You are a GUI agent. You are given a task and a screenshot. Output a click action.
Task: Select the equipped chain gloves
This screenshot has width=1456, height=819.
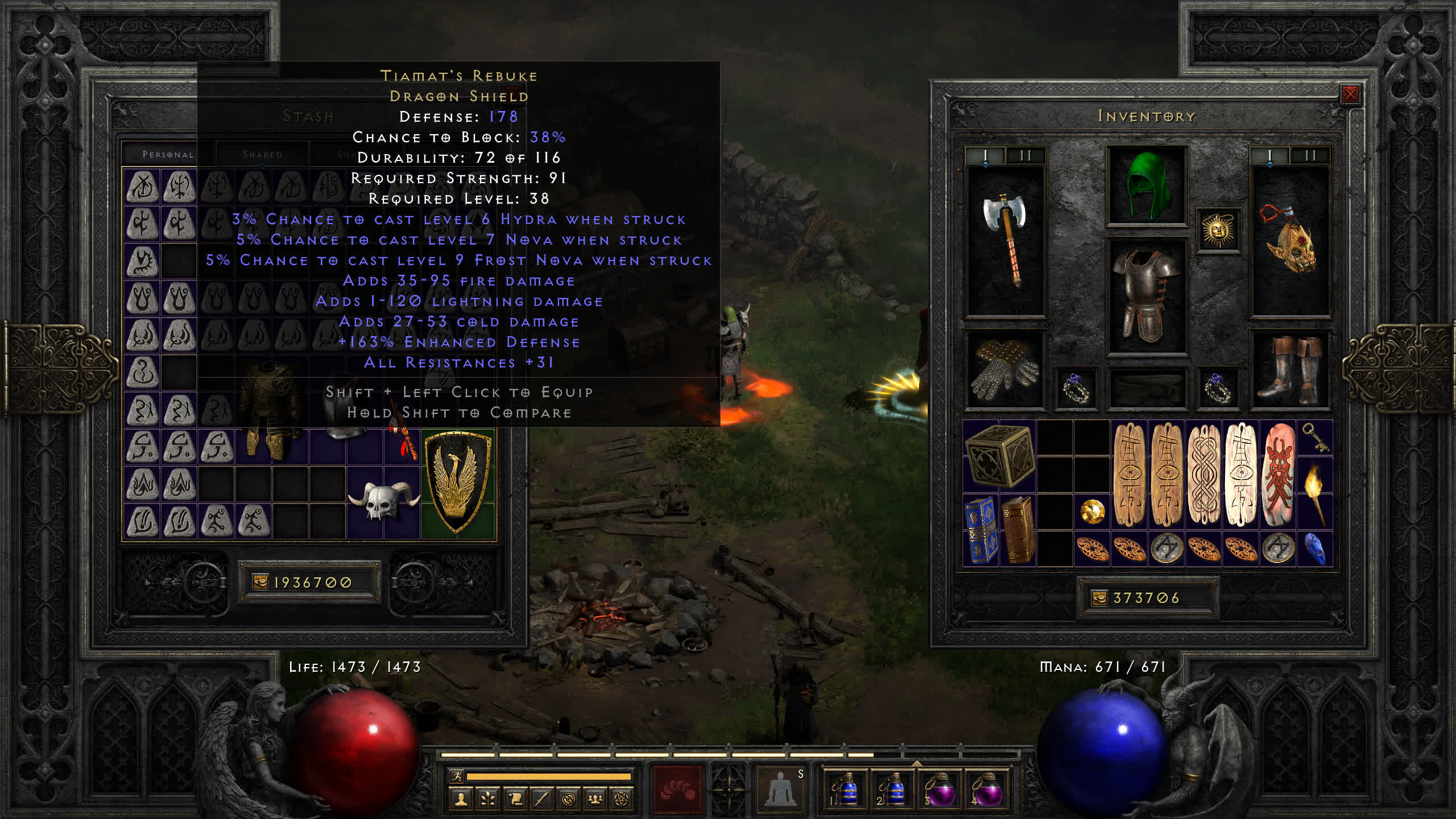[x=1004, y=370]
